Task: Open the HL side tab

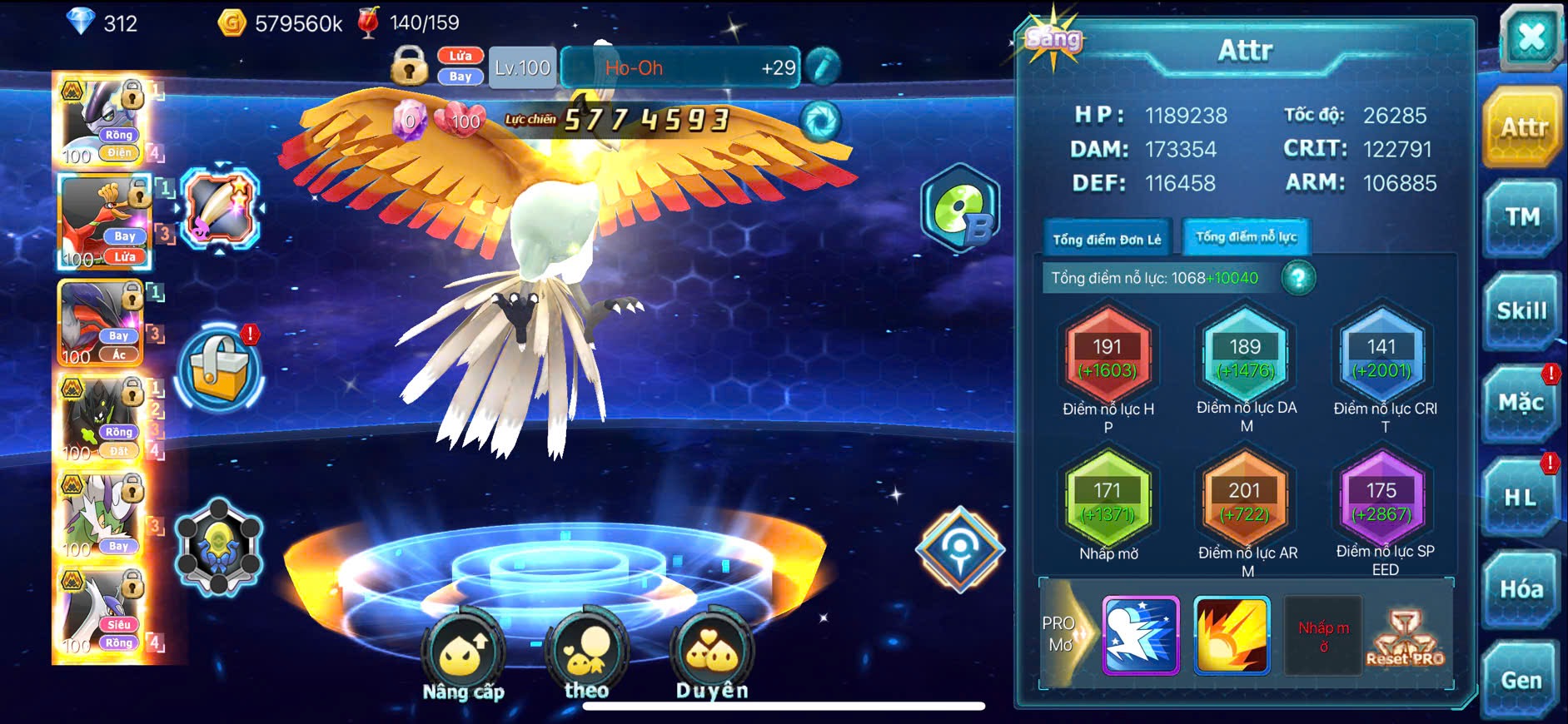Action: [x=1521, y=498]
